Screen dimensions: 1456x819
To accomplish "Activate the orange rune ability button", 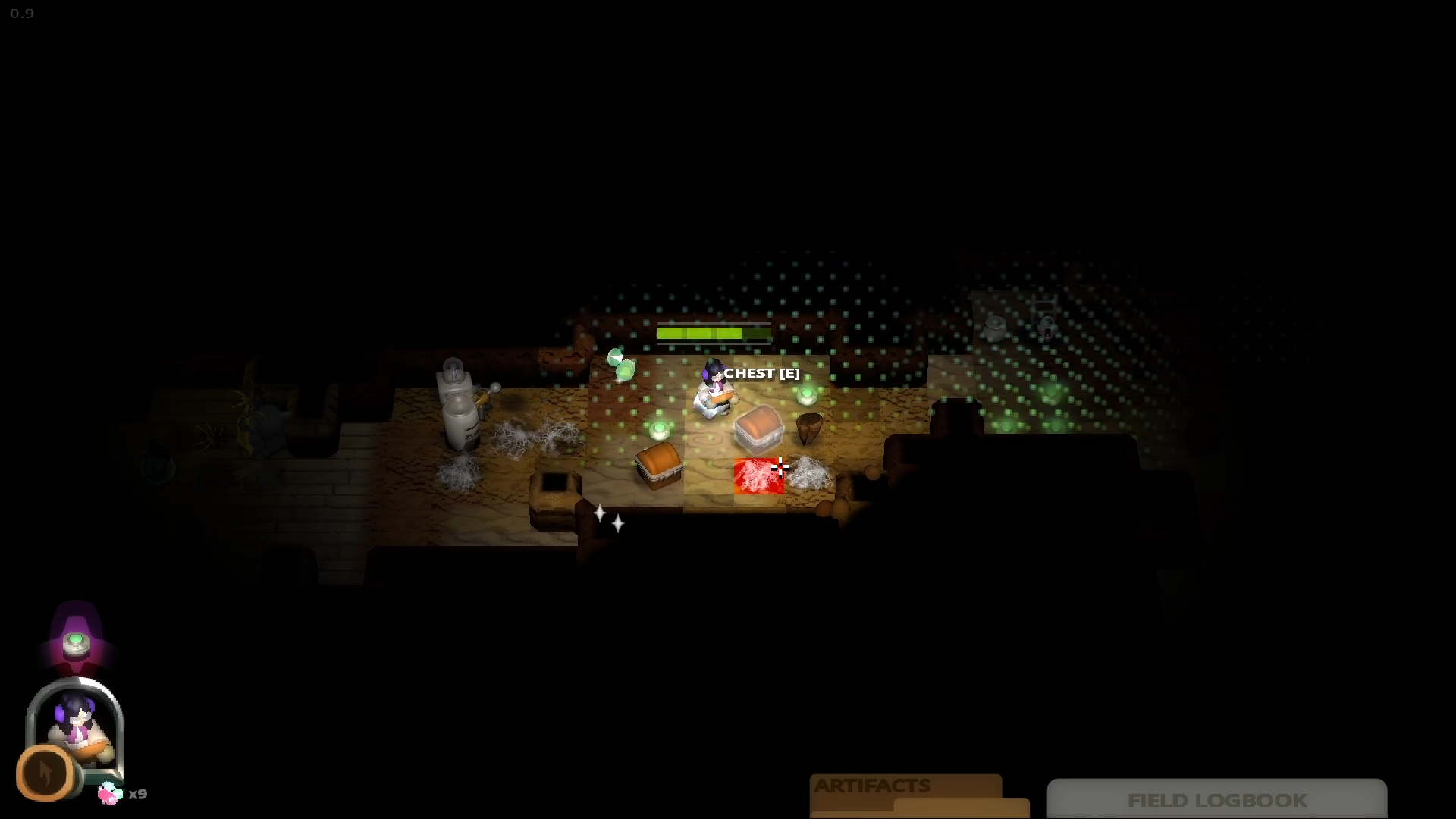I will [x=45, y=773].
